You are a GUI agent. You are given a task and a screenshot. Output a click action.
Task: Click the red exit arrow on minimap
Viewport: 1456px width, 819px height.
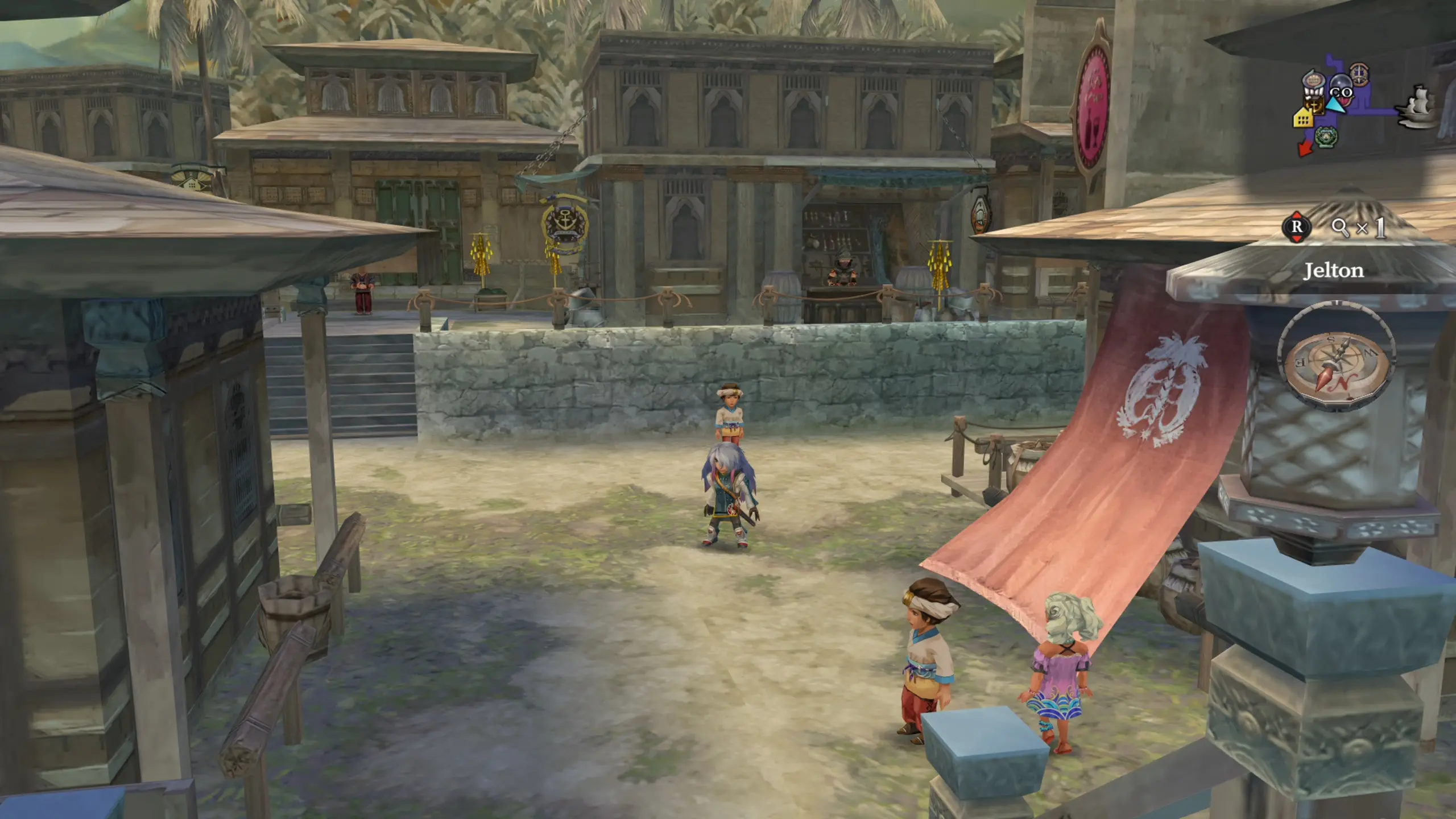point(1305,148)
